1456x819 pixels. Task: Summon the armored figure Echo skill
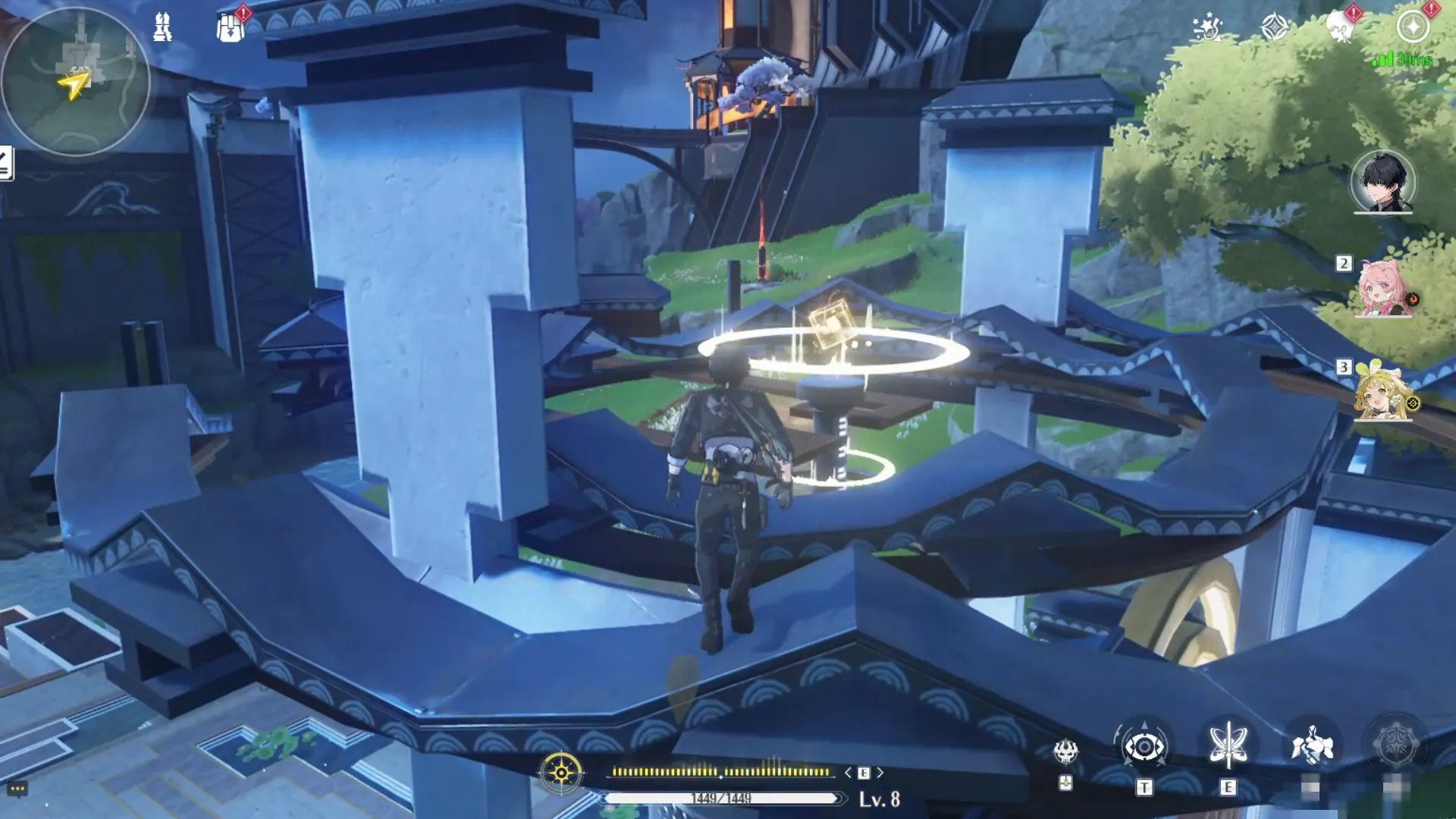[1312, 746]
